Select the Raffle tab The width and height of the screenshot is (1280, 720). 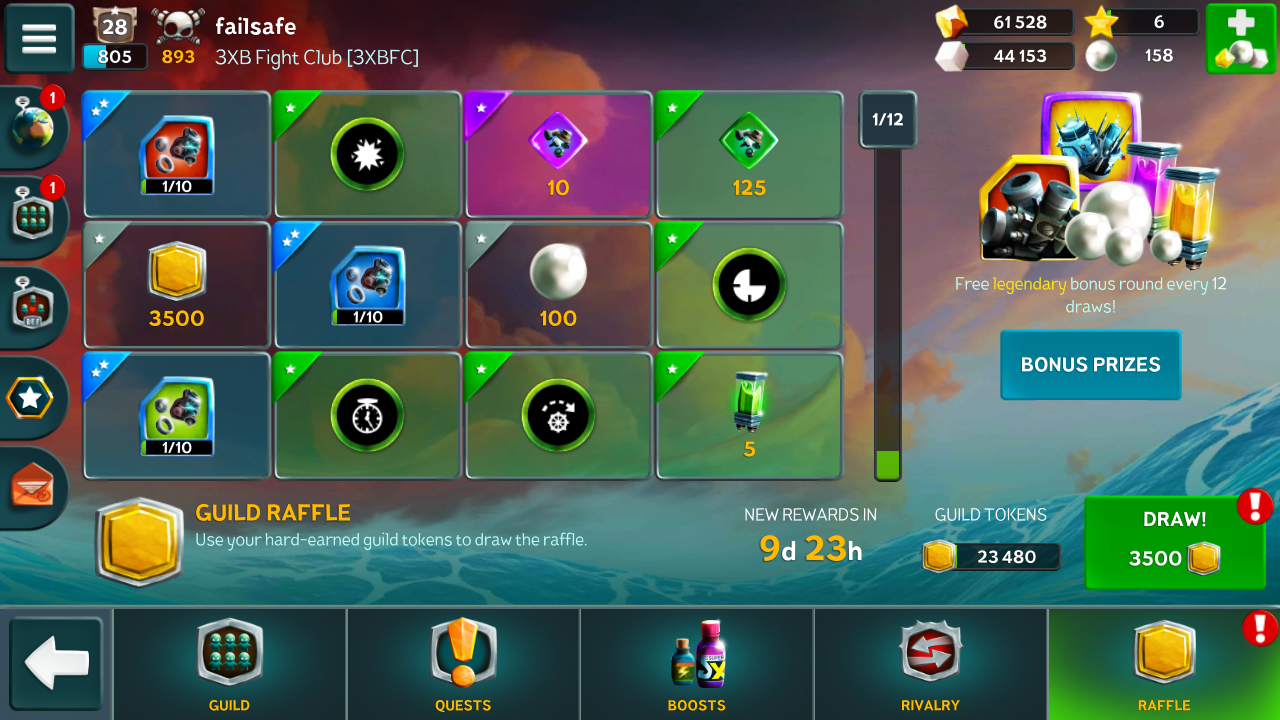[1164, 663]
